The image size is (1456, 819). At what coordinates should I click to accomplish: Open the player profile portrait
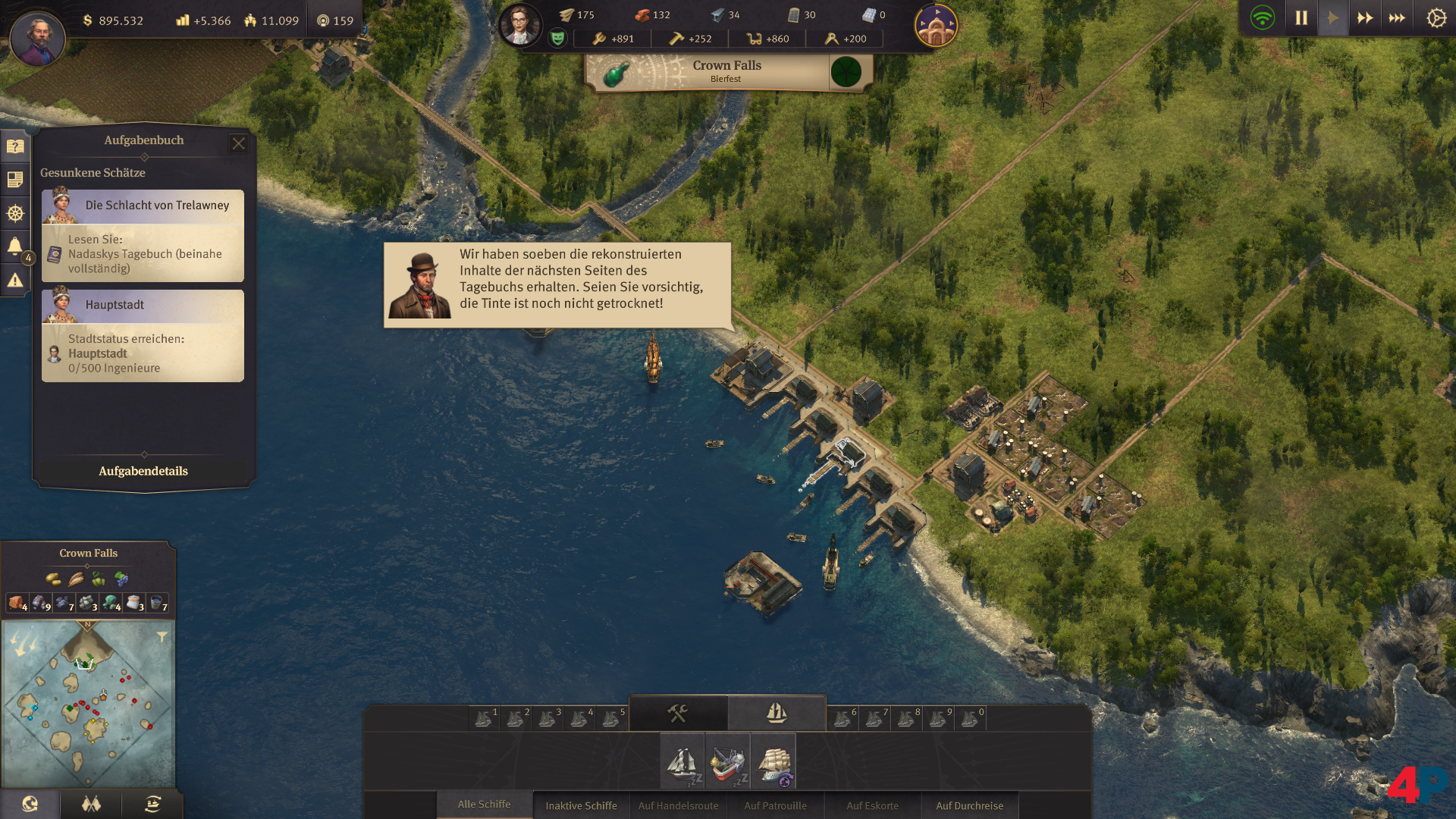(37, 37)
